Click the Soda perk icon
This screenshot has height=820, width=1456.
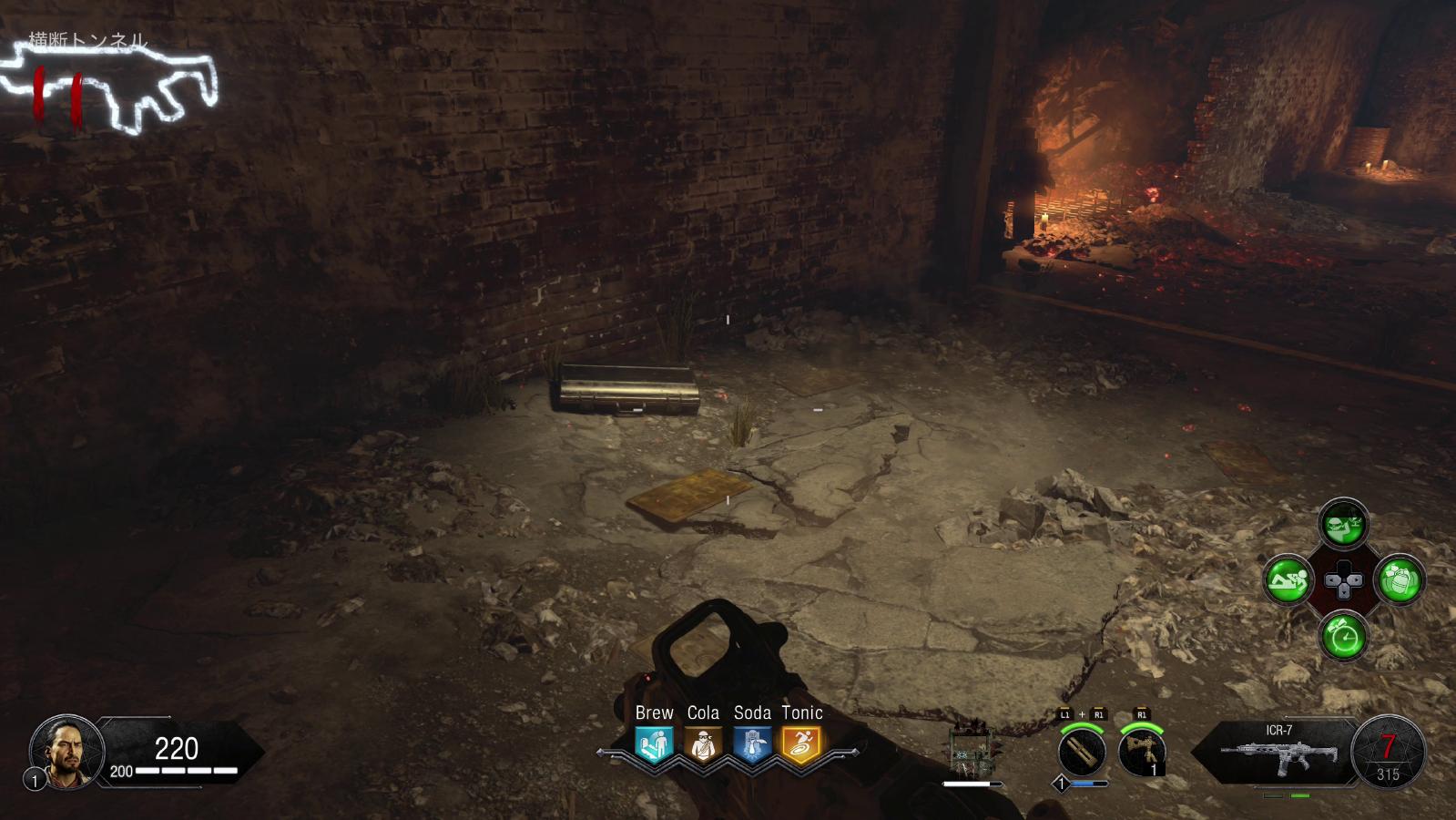752,743
